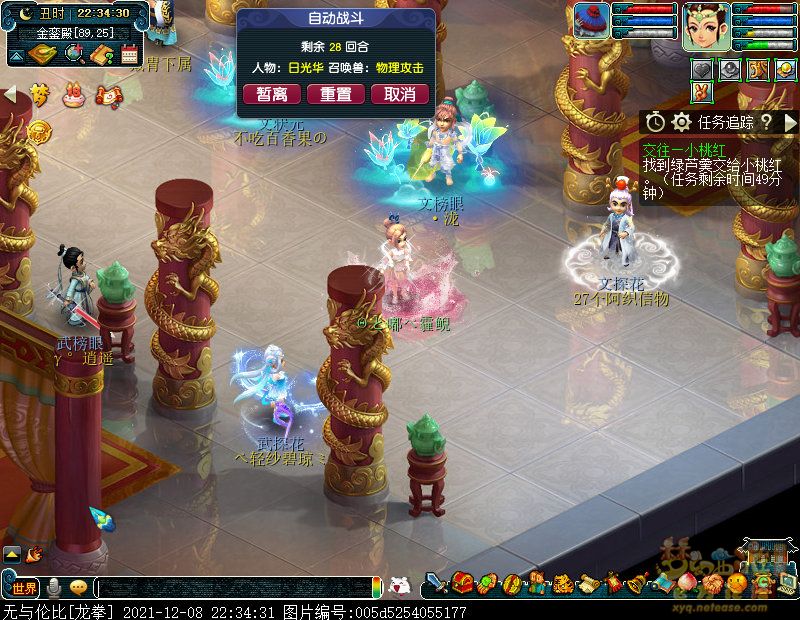Pause auto-battle with the 暂离 button
This screenshot has height=620, width=800.
click(x=272, y=94)
